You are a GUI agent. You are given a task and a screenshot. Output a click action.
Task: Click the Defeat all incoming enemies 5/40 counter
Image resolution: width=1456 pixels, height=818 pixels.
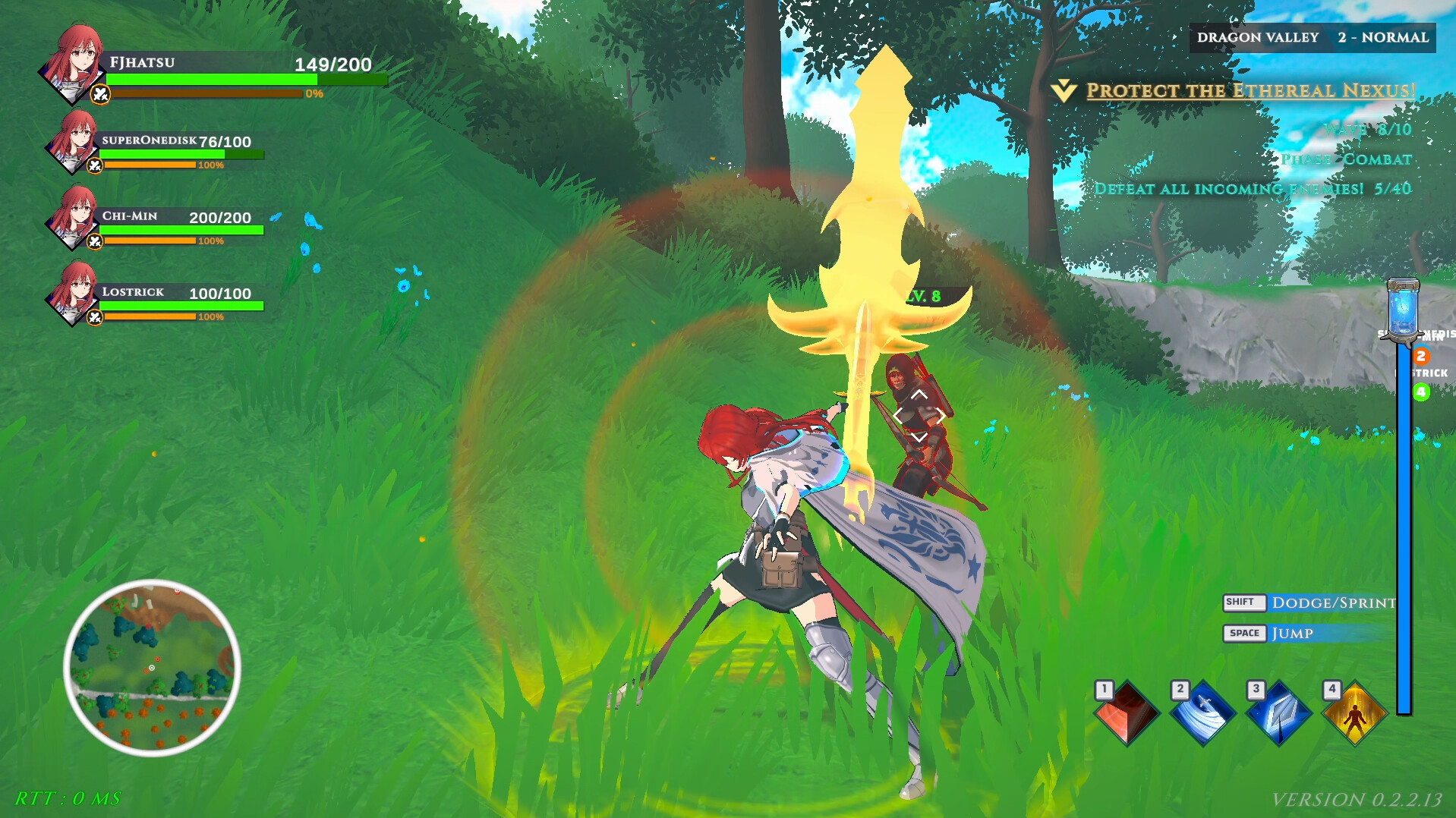pyautogui.click(x=1253, y=188)
